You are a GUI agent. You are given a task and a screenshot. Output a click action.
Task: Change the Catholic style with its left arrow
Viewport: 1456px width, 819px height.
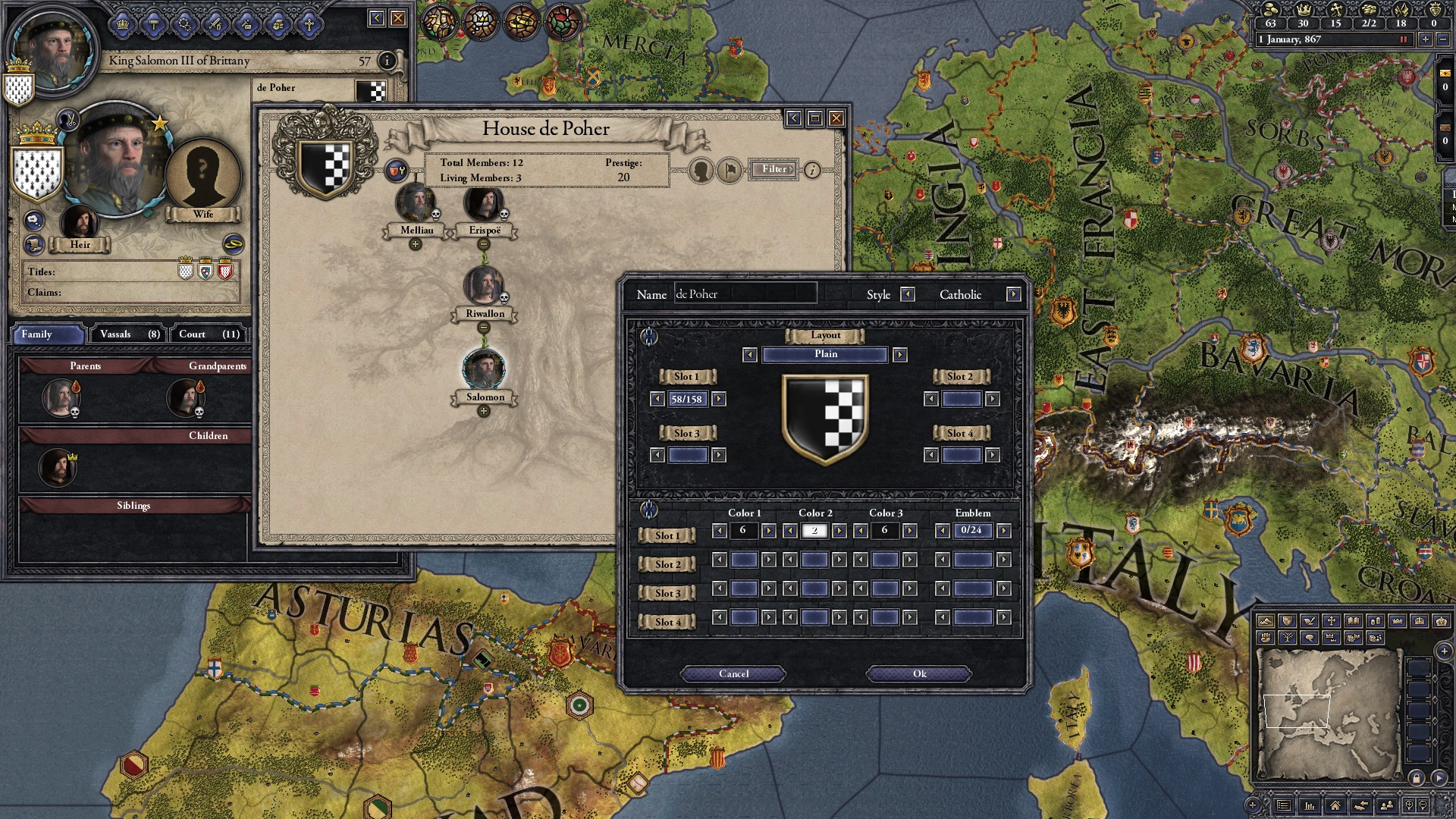point(907,294)
